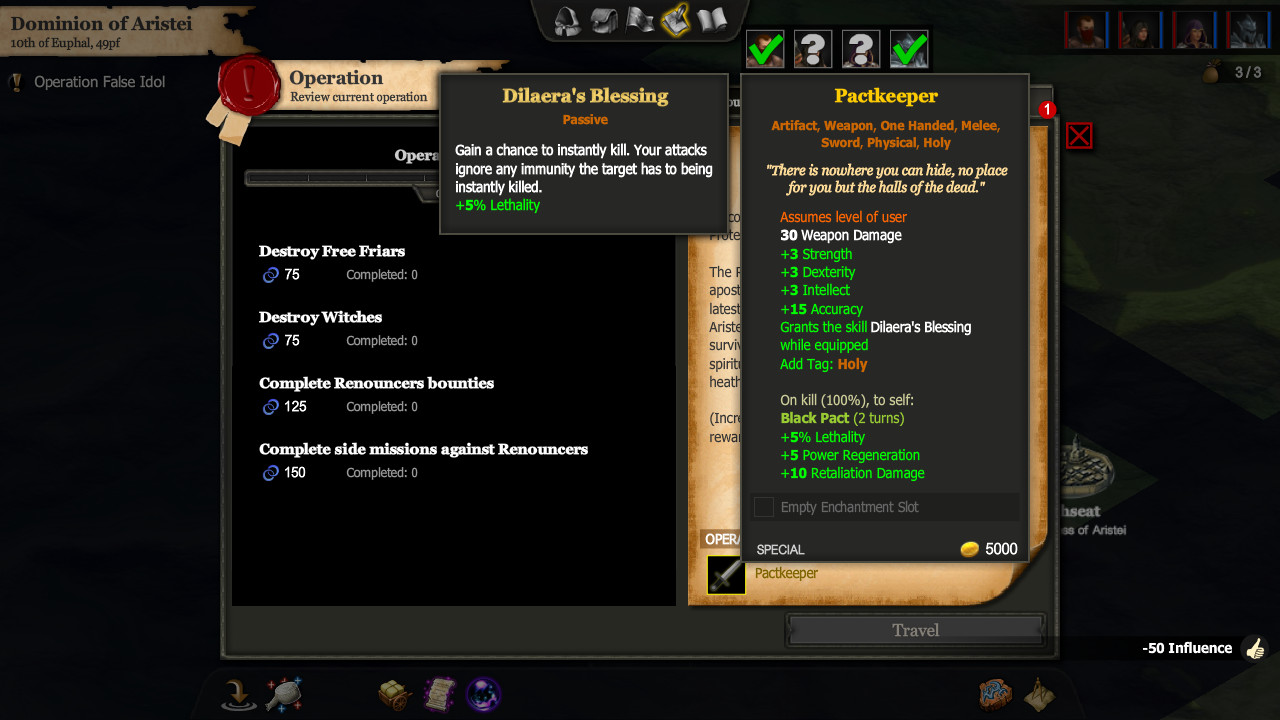The image size is (1280, 720).
Task: Enable the Empty Enchantment Slot checkbox
Action: (x=763, y=507)
